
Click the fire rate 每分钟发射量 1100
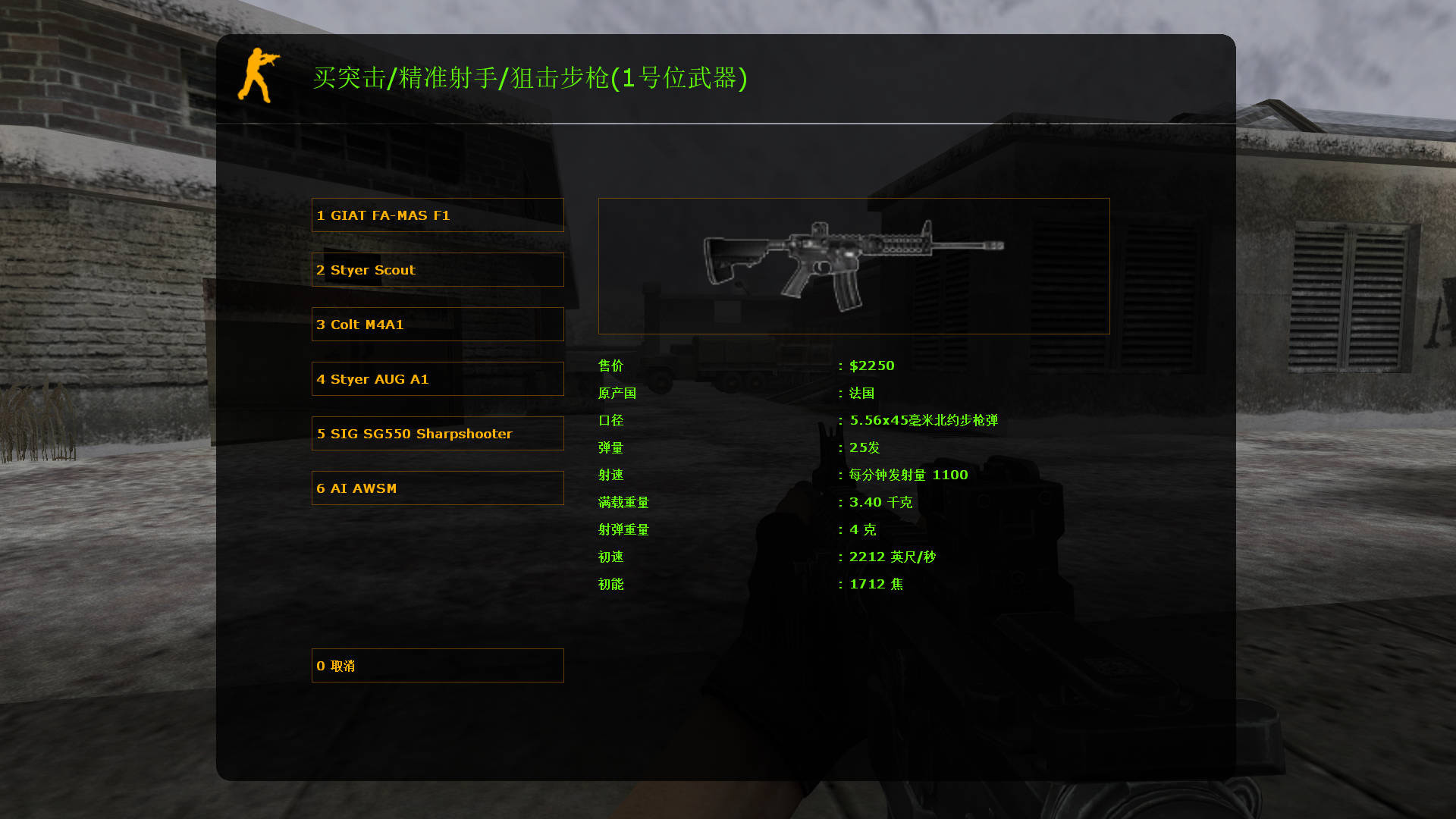coord(908,475)
